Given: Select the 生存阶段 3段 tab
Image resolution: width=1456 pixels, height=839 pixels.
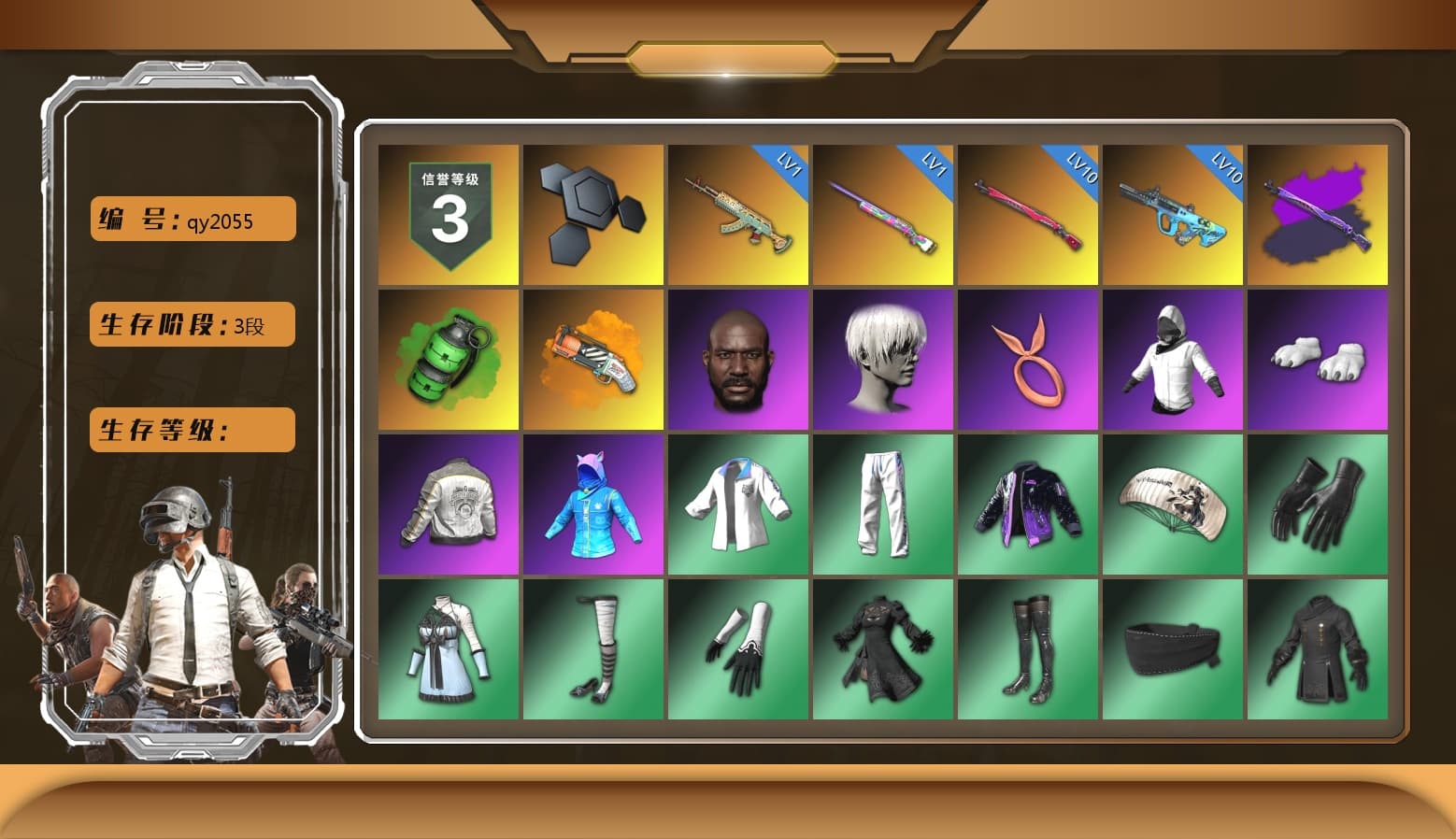Looking at the screenshot, I should (192, 324).
